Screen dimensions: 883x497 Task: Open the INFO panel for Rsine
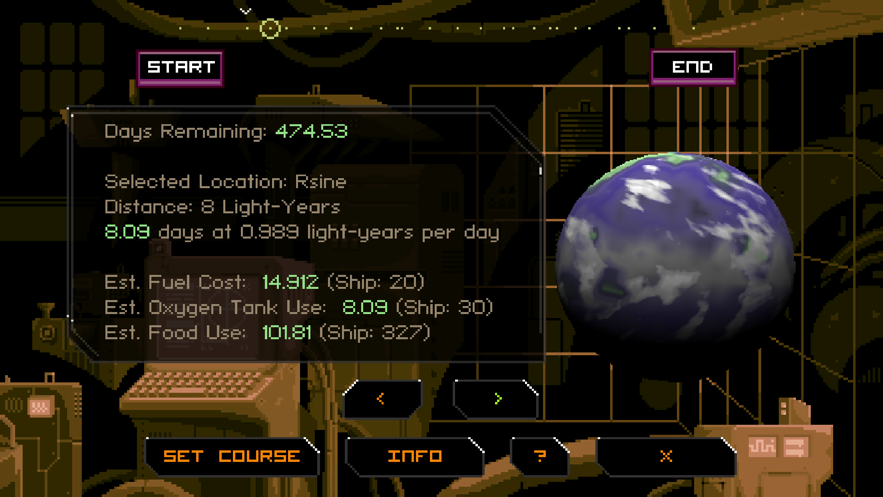click(414, 457)
